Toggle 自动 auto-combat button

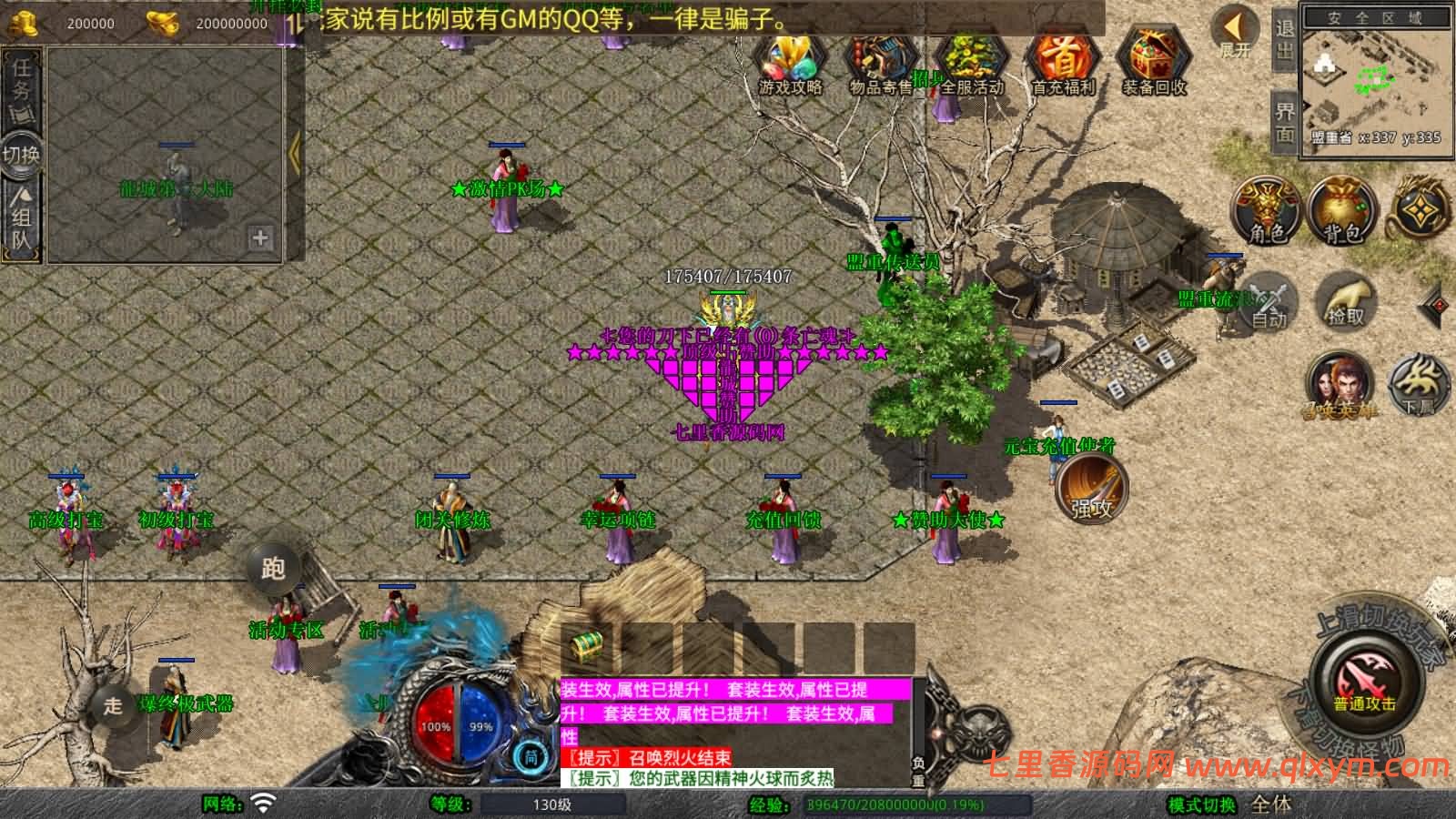pyautogui.click(x=1269, y=301)
